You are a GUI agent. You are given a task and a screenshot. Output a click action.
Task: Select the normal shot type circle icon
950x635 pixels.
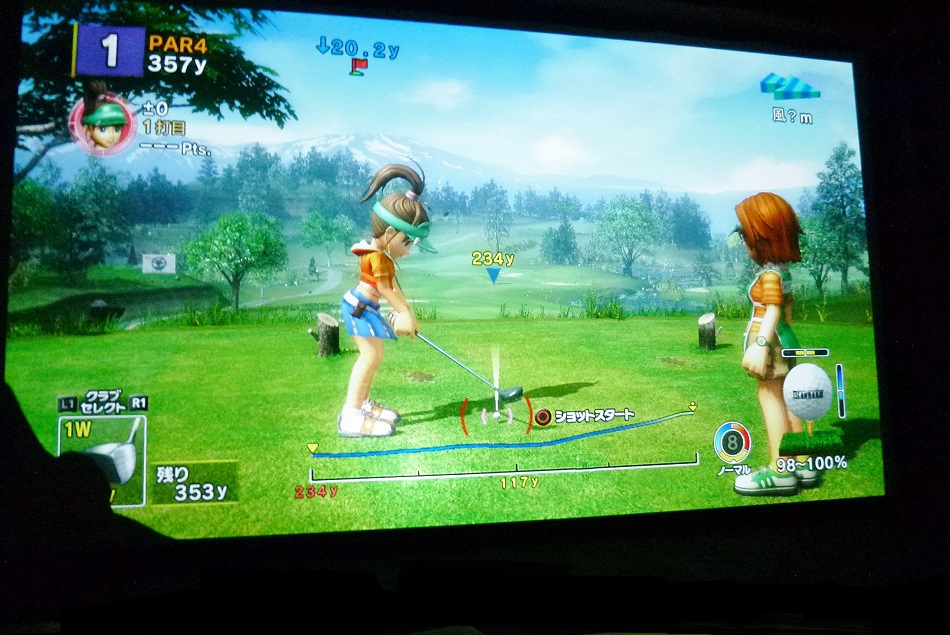pos(733,442)
